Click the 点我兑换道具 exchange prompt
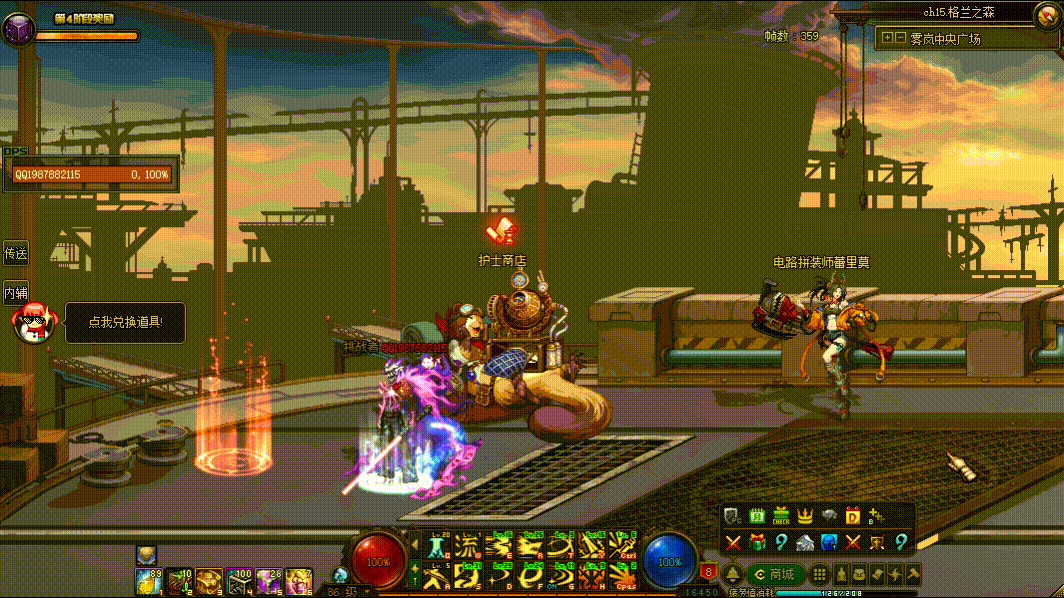This screenshot has width=1064, height=598. 125,322
